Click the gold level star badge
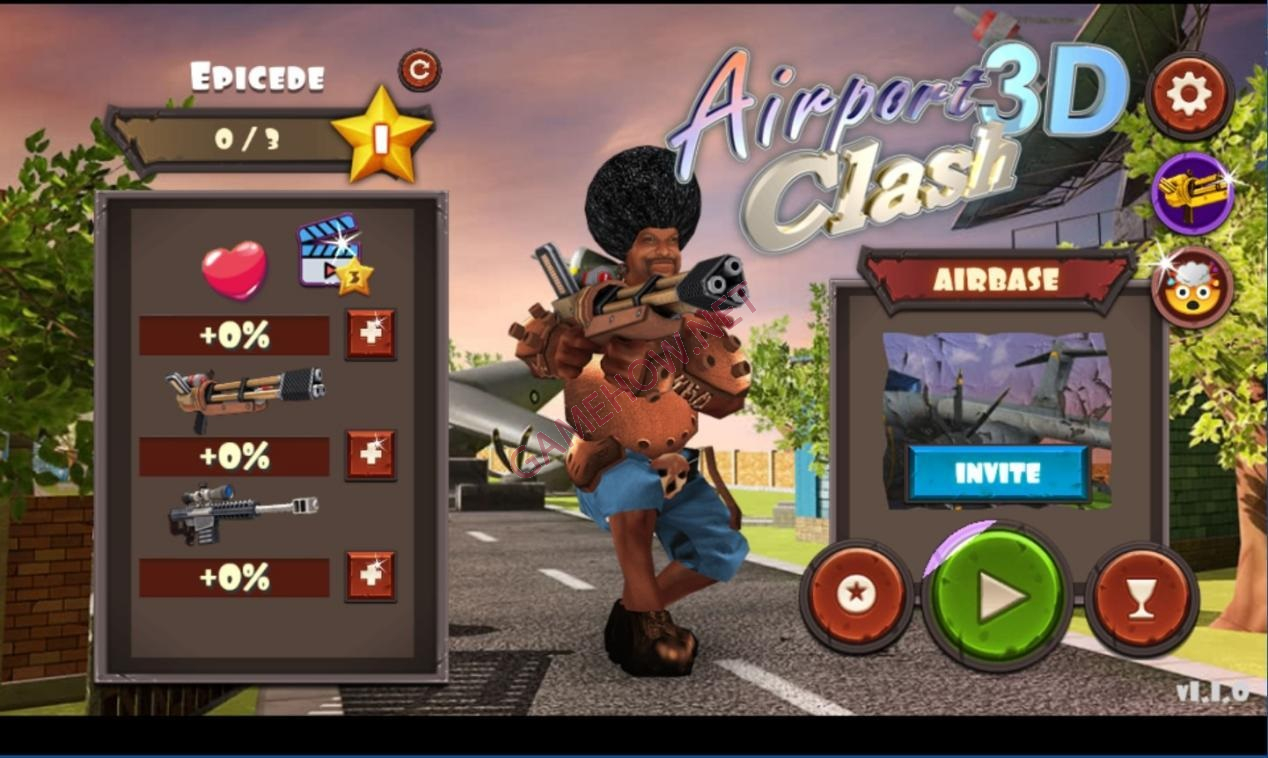Image resolution: width=1268 pixels, height=758 pixels. pyautogui.click(x=381, y=135)
